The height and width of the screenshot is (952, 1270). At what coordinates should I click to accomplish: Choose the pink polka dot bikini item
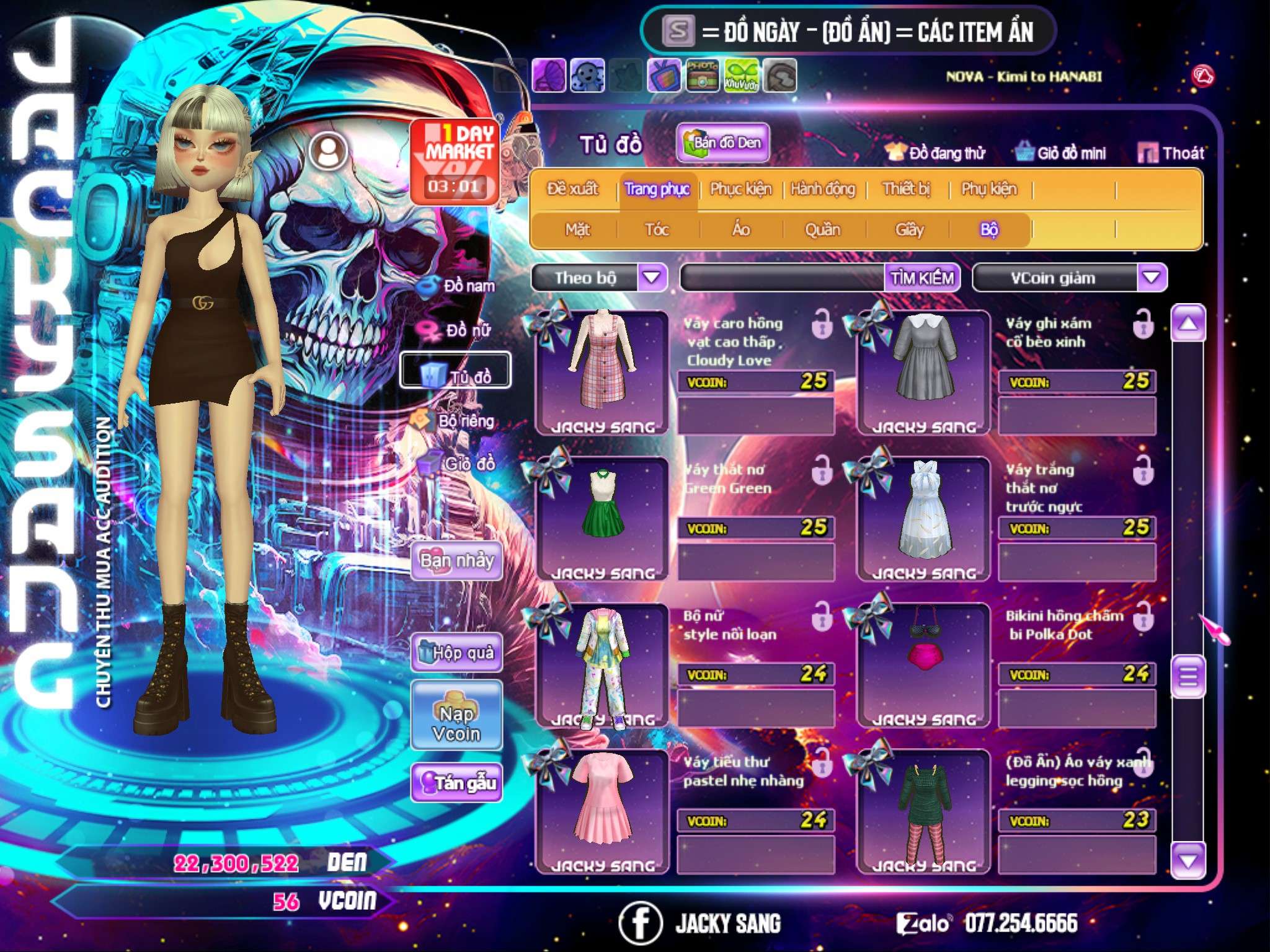click(923, 663)
